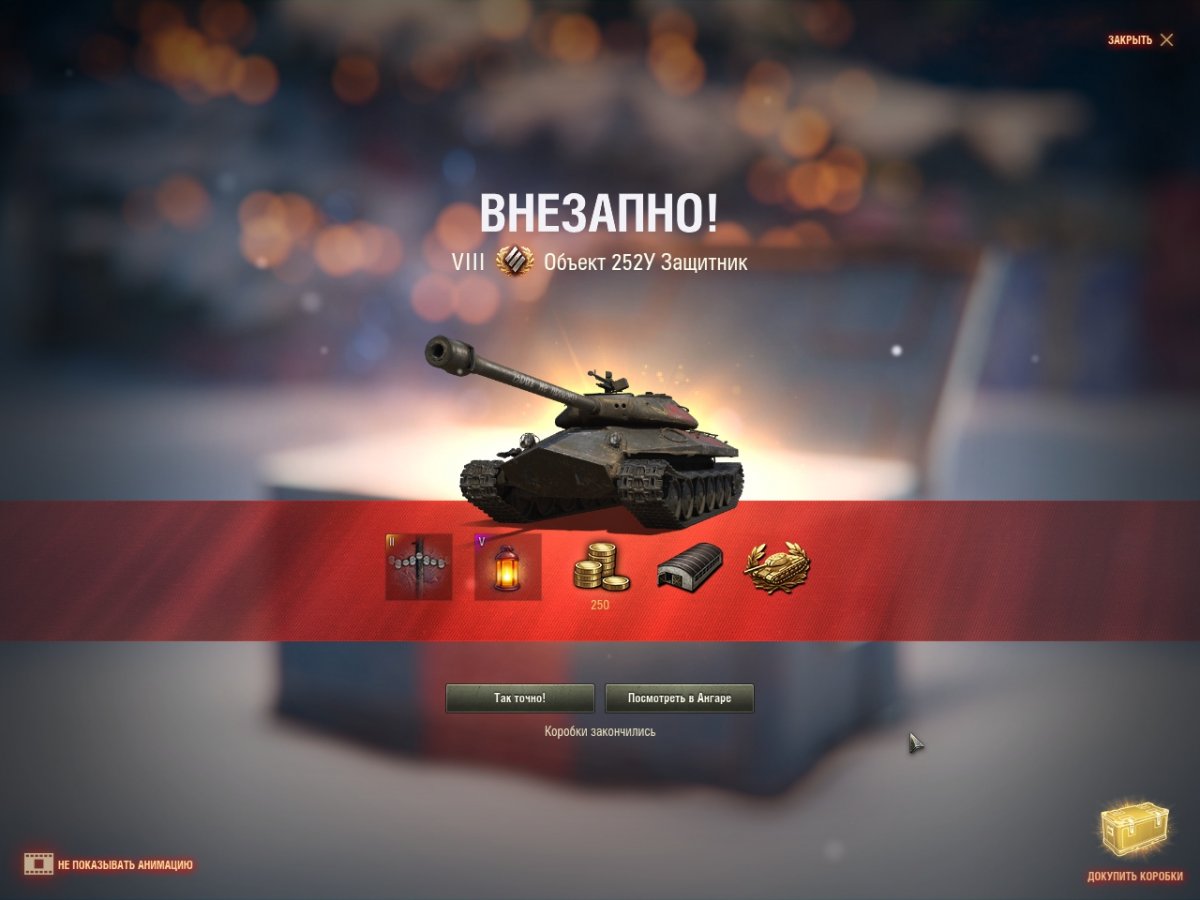Screen dimensions: 1200x900
Task: Confirm with the 'Так точно!' button
Action: click(520, 698)
